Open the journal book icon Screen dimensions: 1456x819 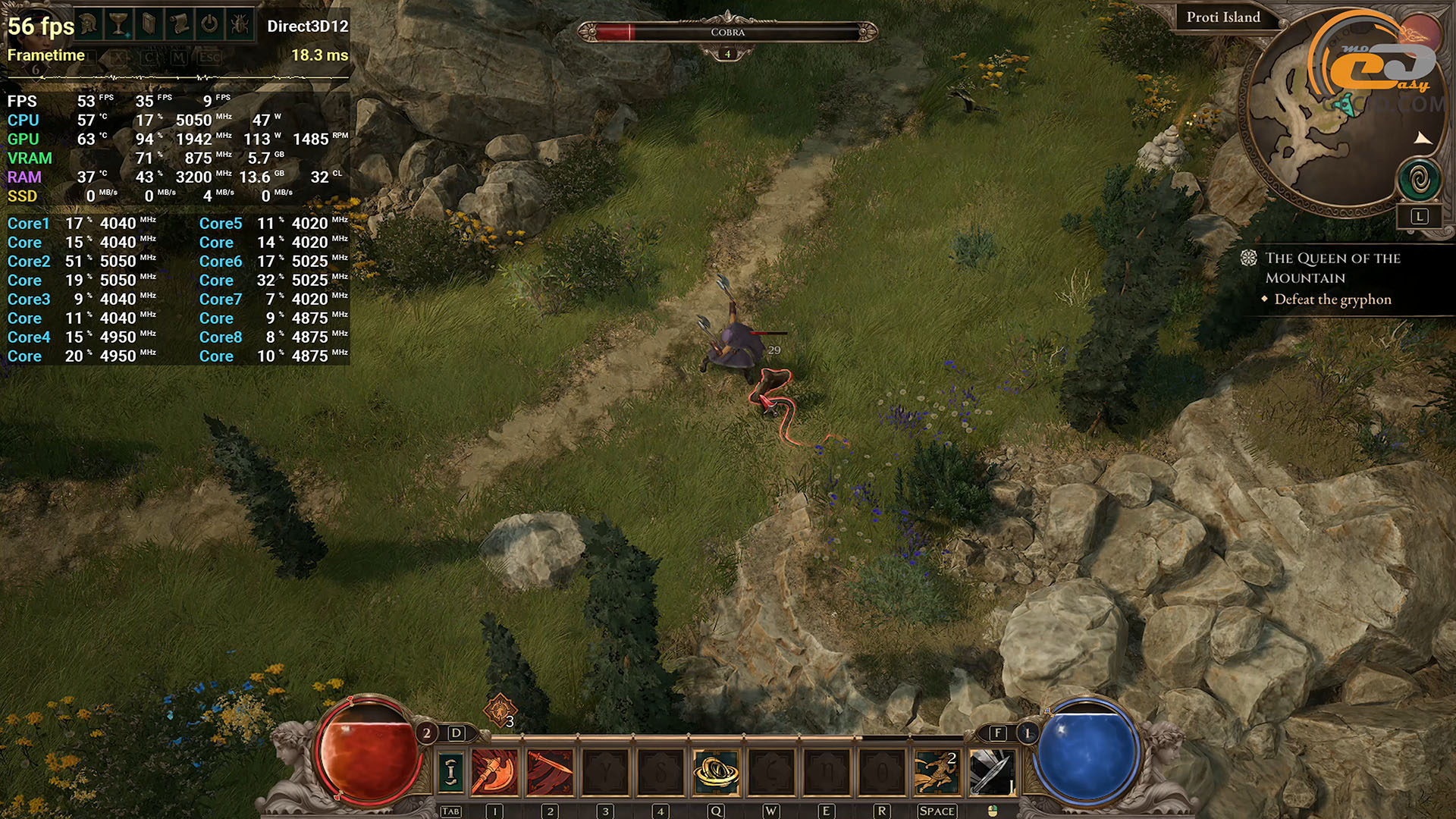[x=149, y=25]
